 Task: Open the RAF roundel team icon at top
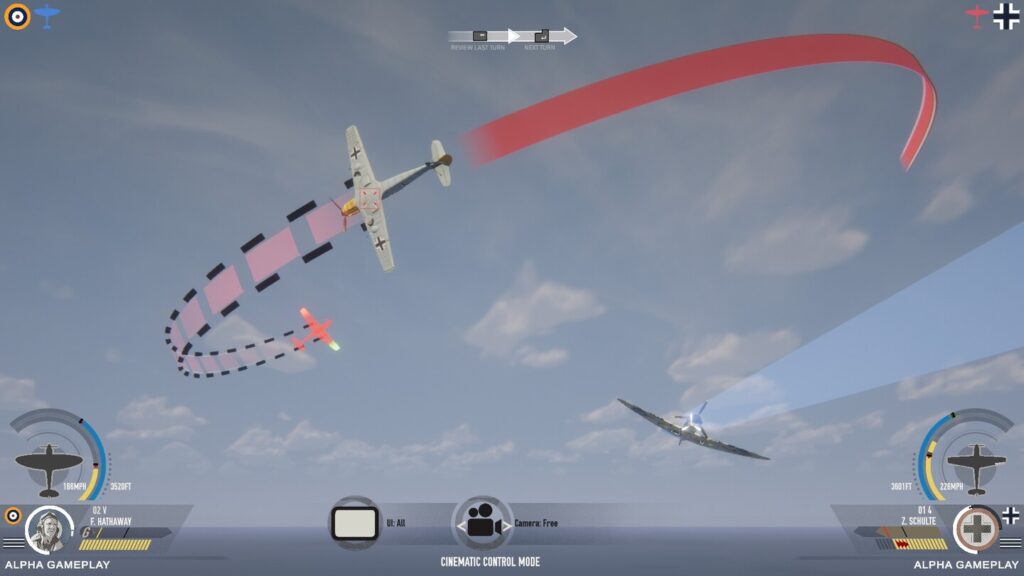17,16
